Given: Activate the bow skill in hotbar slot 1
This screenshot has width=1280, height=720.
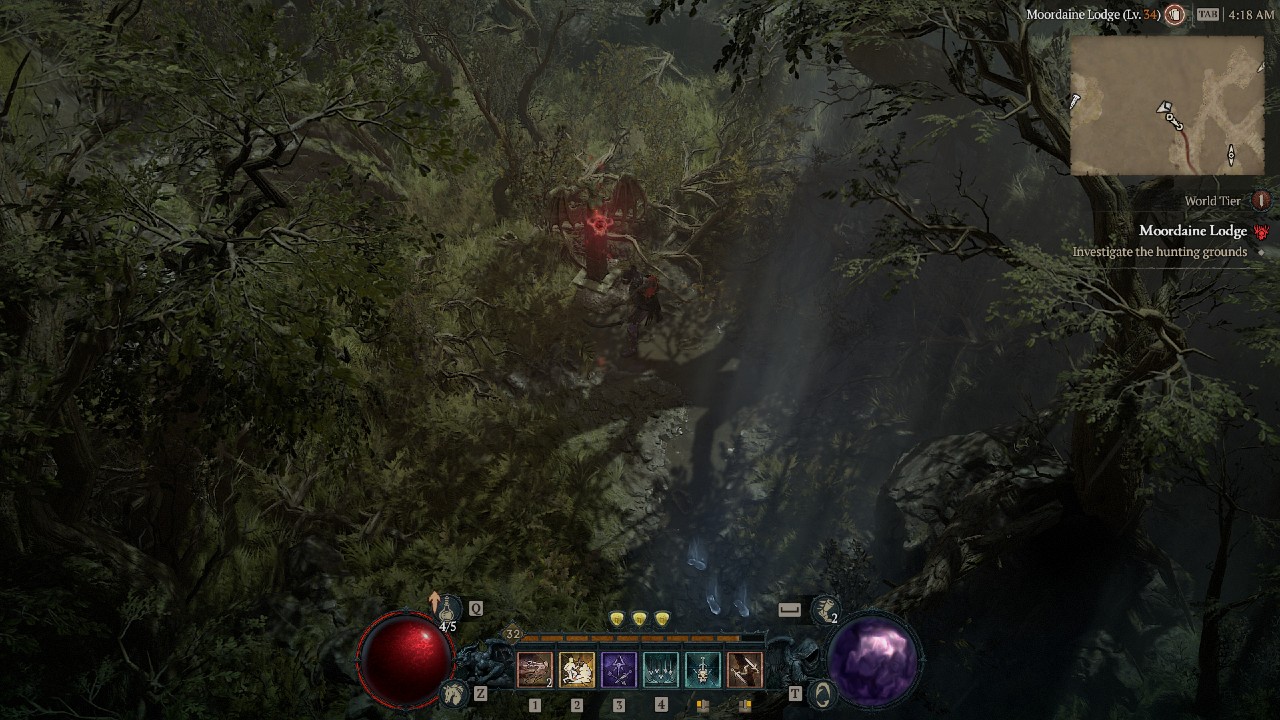Looking at the screenshot, I should 534,669.
